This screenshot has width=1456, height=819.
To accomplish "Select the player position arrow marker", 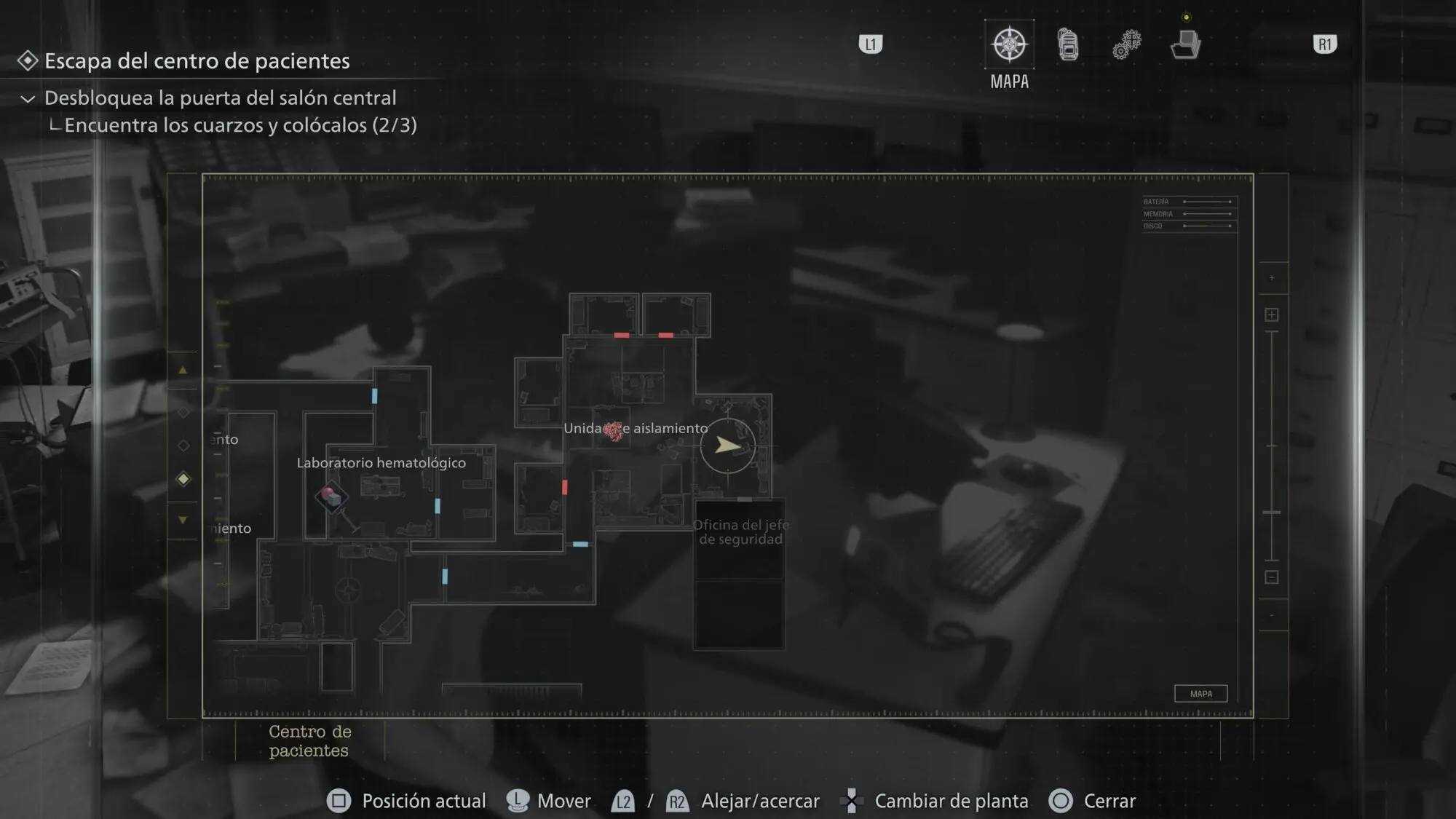I will (727, 445).
